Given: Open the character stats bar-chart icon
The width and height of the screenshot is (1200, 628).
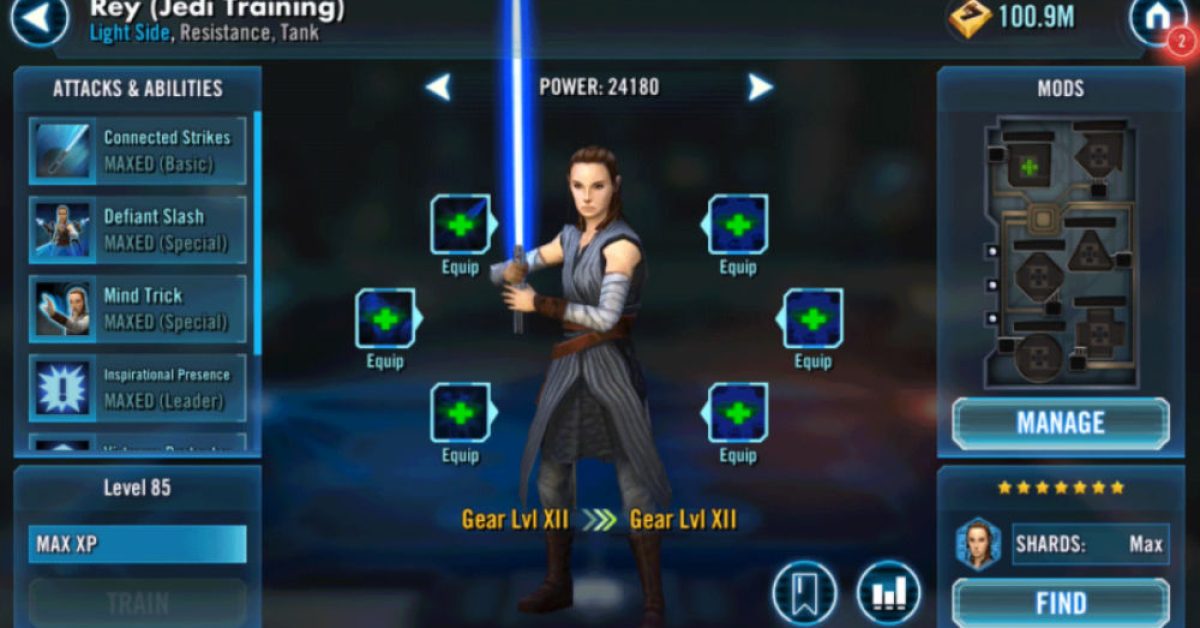Looking at the screenshot, I should click(888, 594).
